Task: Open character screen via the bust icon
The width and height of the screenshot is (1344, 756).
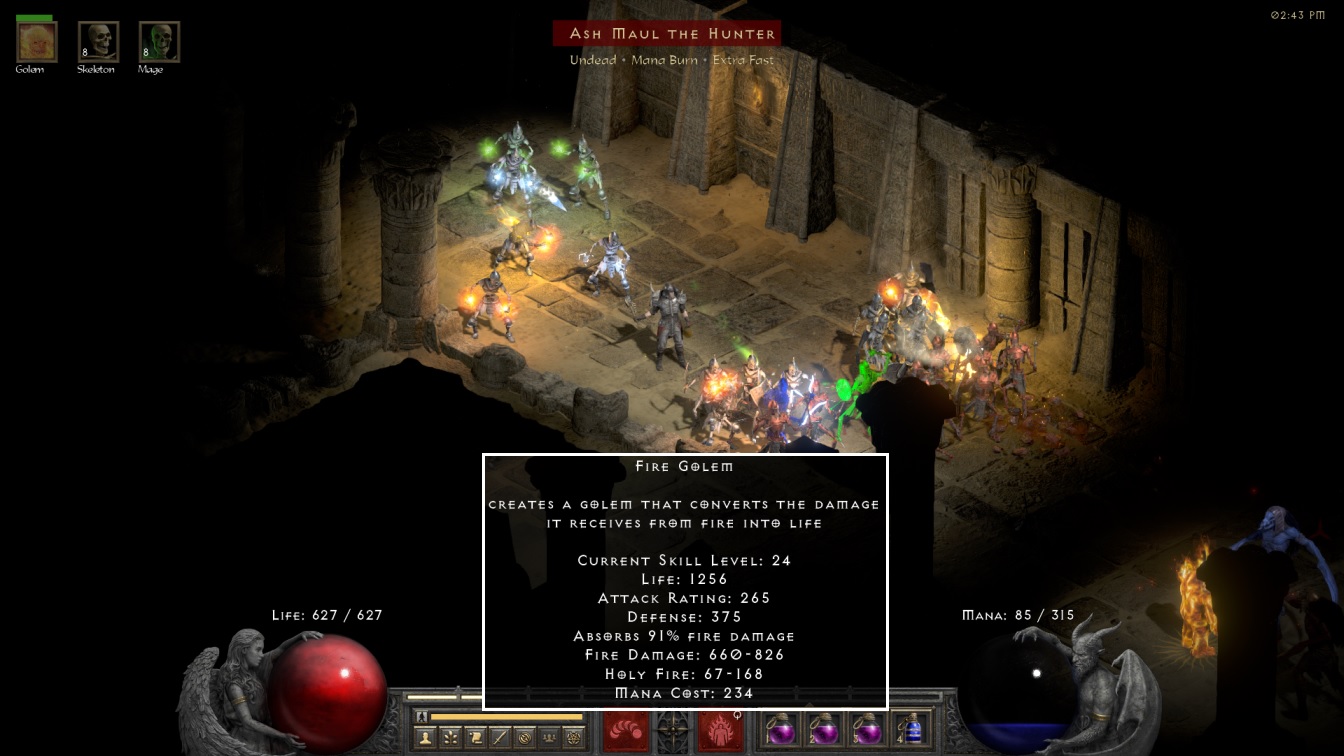Action: click(x=425, y=738)
